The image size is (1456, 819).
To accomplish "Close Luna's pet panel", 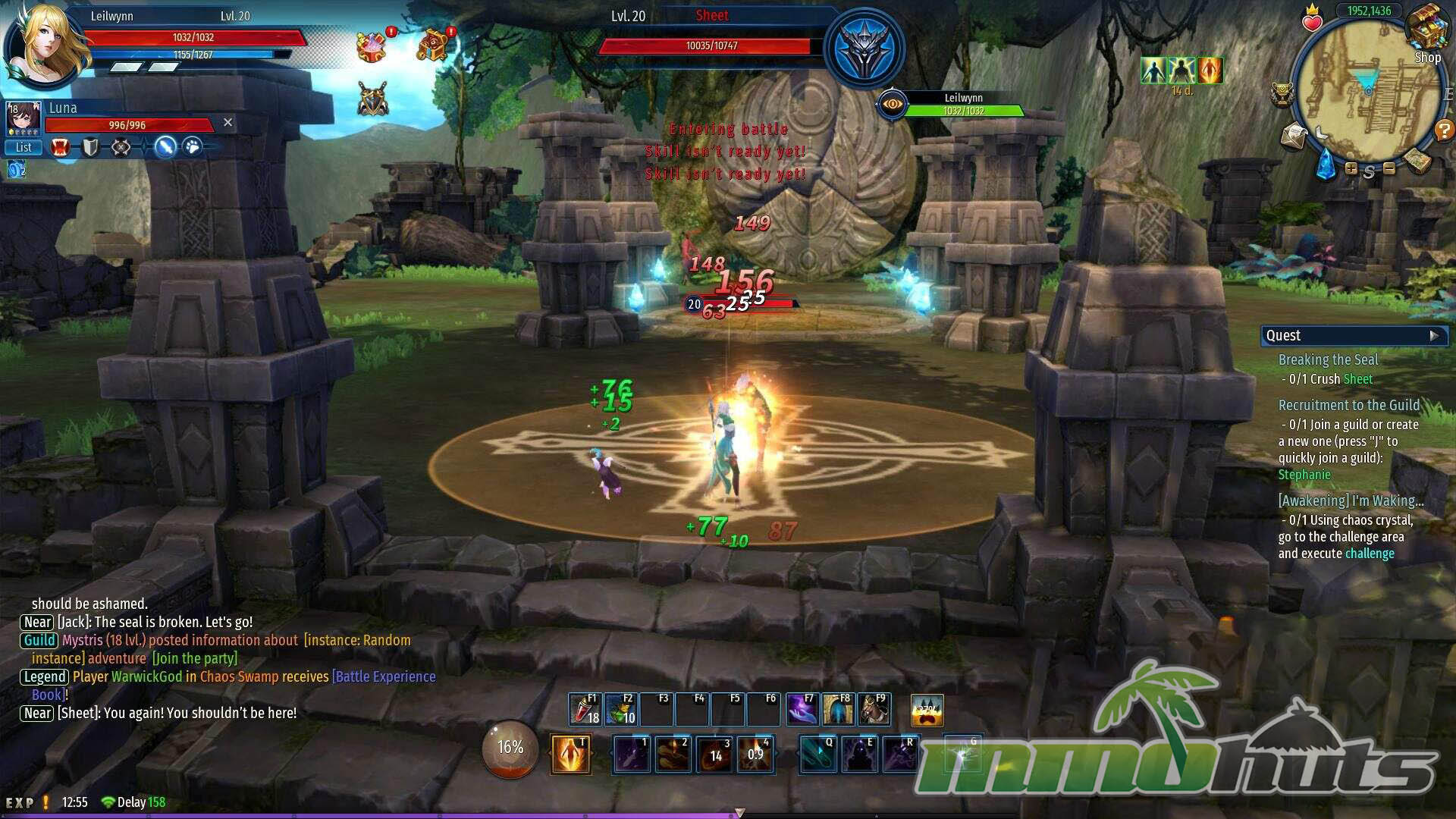I will [227, 122].
